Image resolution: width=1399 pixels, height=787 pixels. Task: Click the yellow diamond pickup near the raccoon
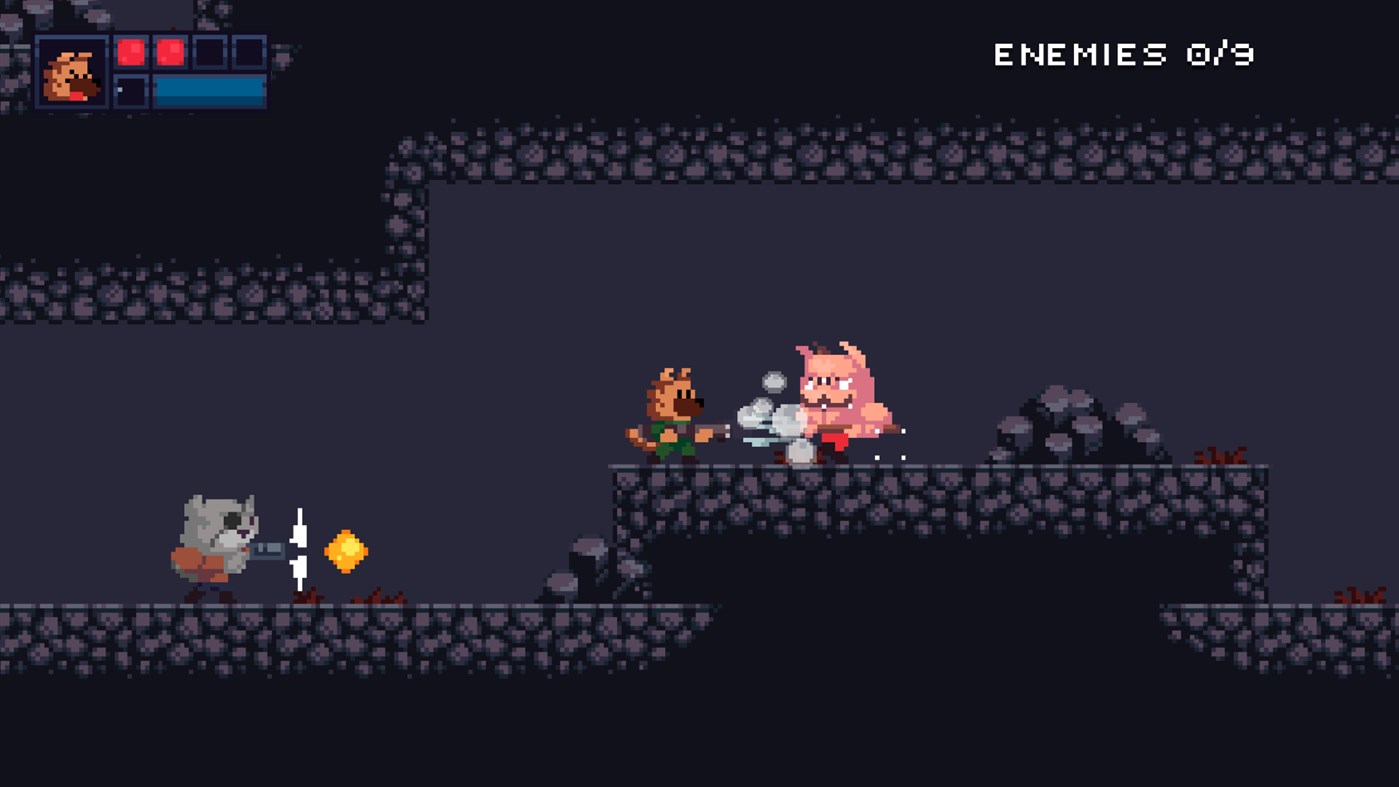point(345,550)
